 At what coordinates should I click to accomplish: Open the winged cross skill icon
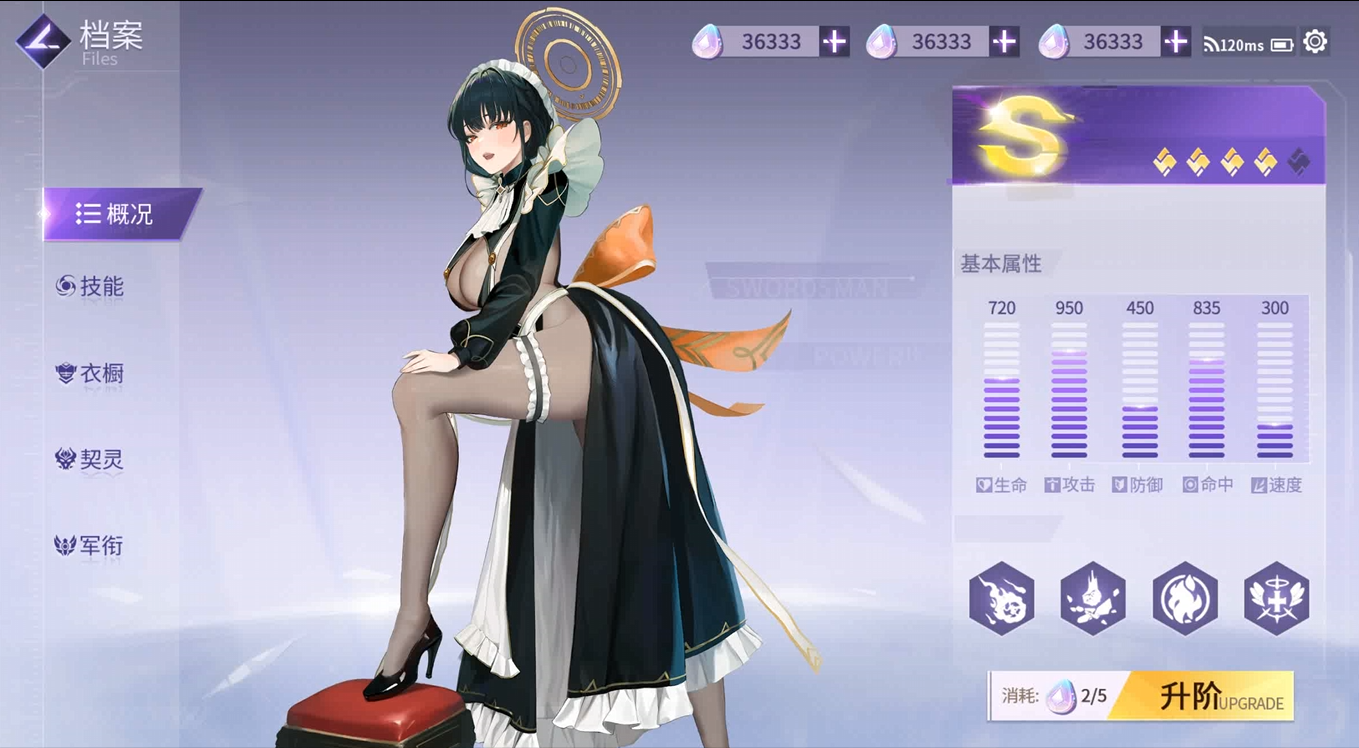click(1276, 598)
